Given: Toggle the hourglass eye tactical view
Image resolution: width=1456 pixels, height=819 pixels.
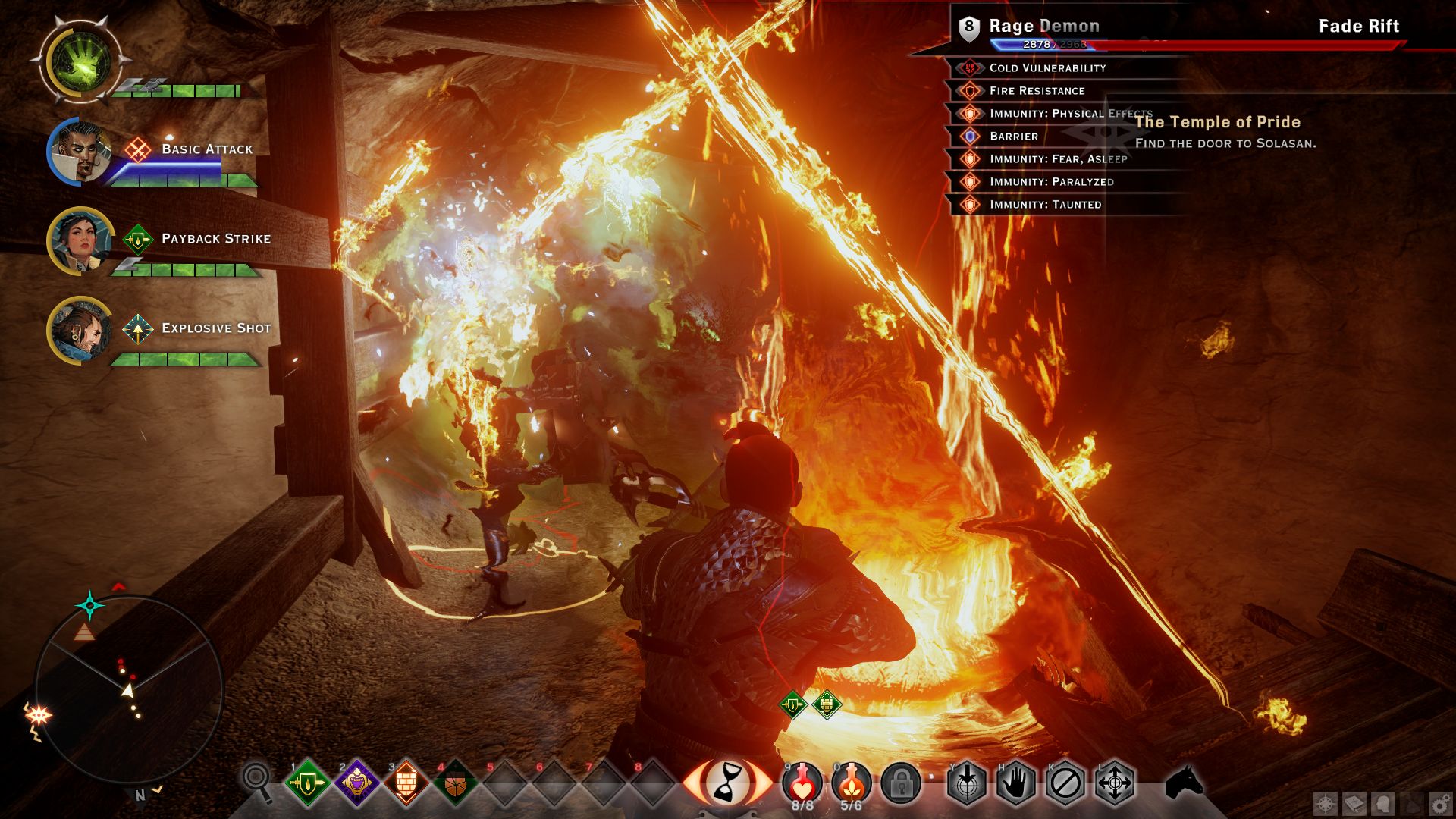Looking at the screenshot, I should point(726,781).
